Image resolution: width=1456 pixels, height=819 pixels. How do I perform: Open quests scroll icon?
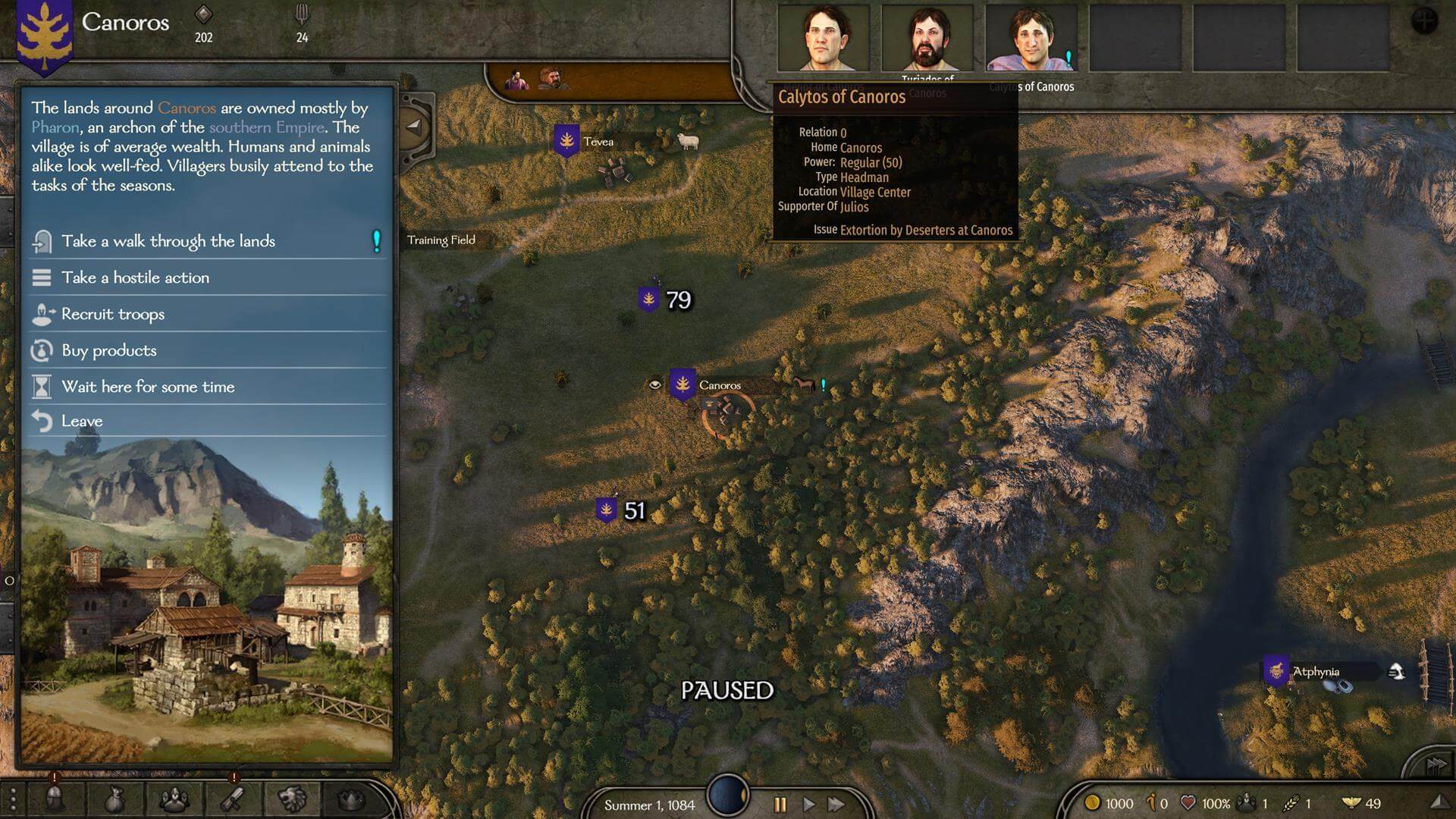pos(233,799)
